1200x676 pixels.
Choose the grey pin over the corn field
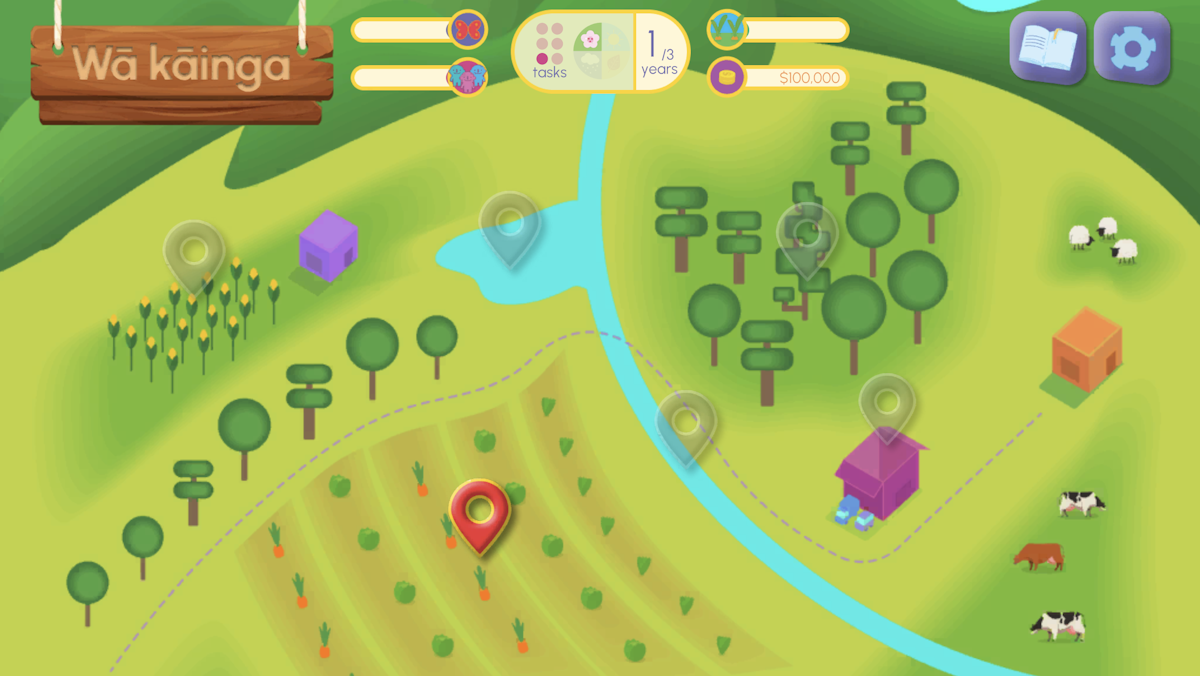tap(194, 251)
